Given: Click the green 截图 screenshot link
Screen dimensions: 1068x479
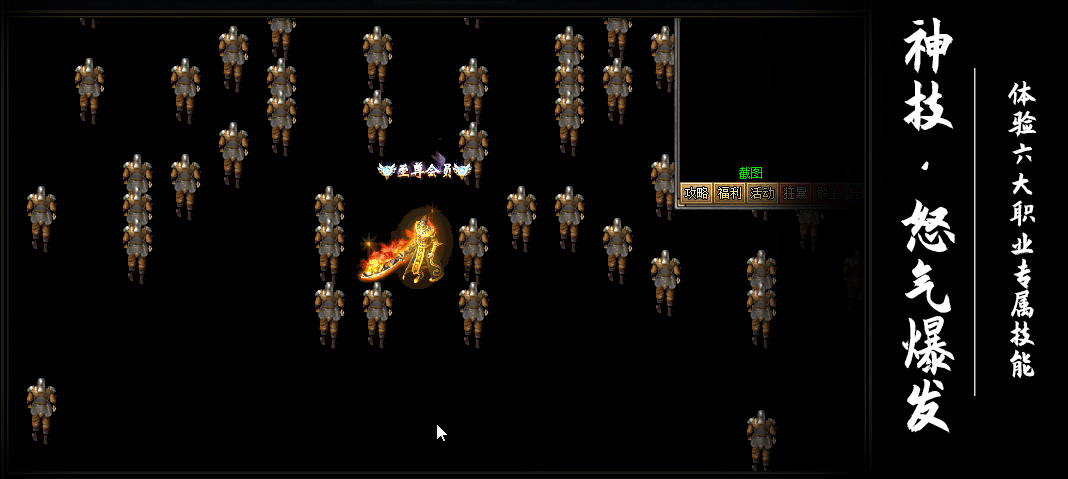Looking at the screenshot, I should [x=750, y=173].
